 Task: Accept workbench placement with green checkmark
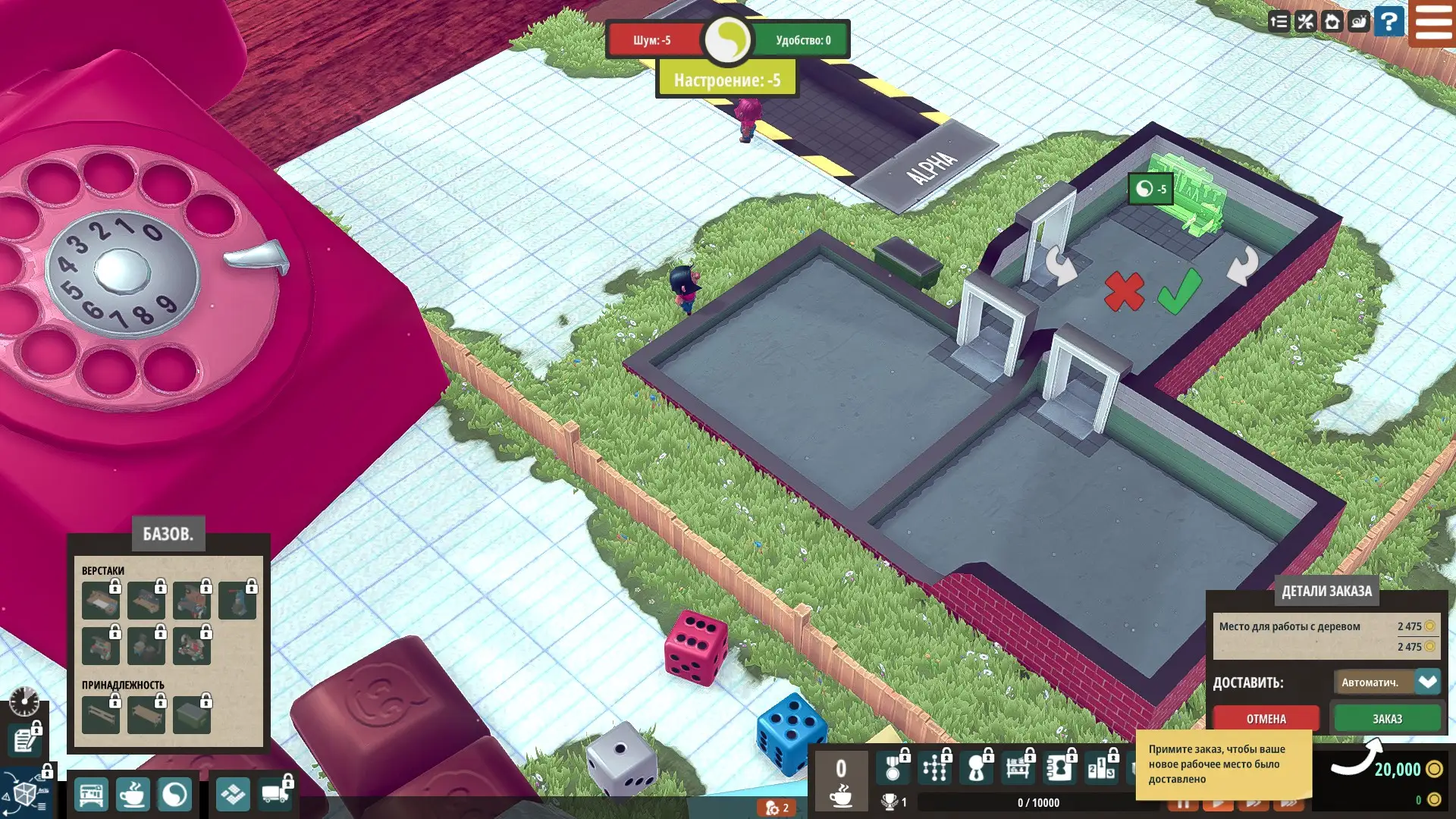click(1179, 291)
